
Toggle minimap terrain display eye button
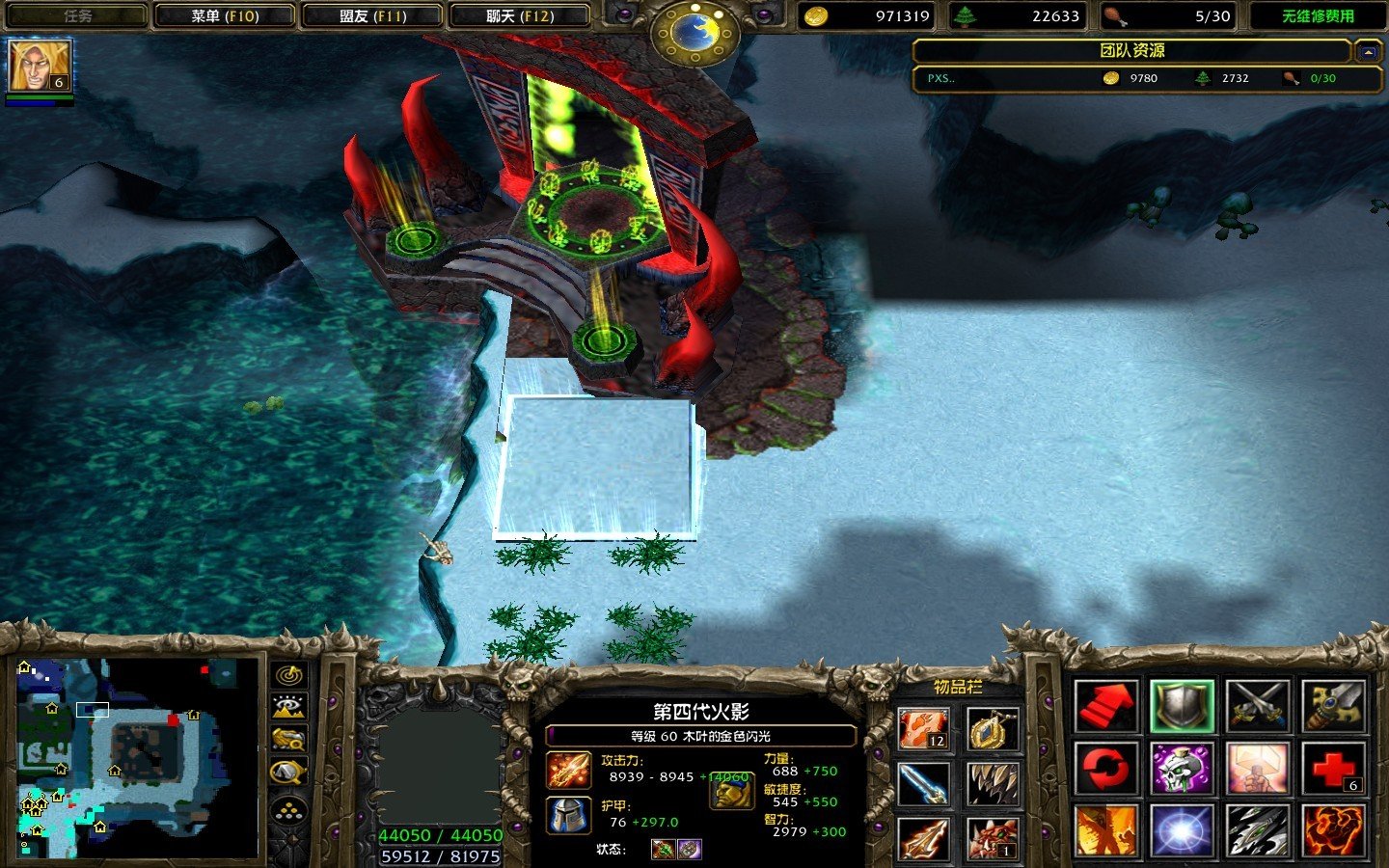tap(289, 708)
